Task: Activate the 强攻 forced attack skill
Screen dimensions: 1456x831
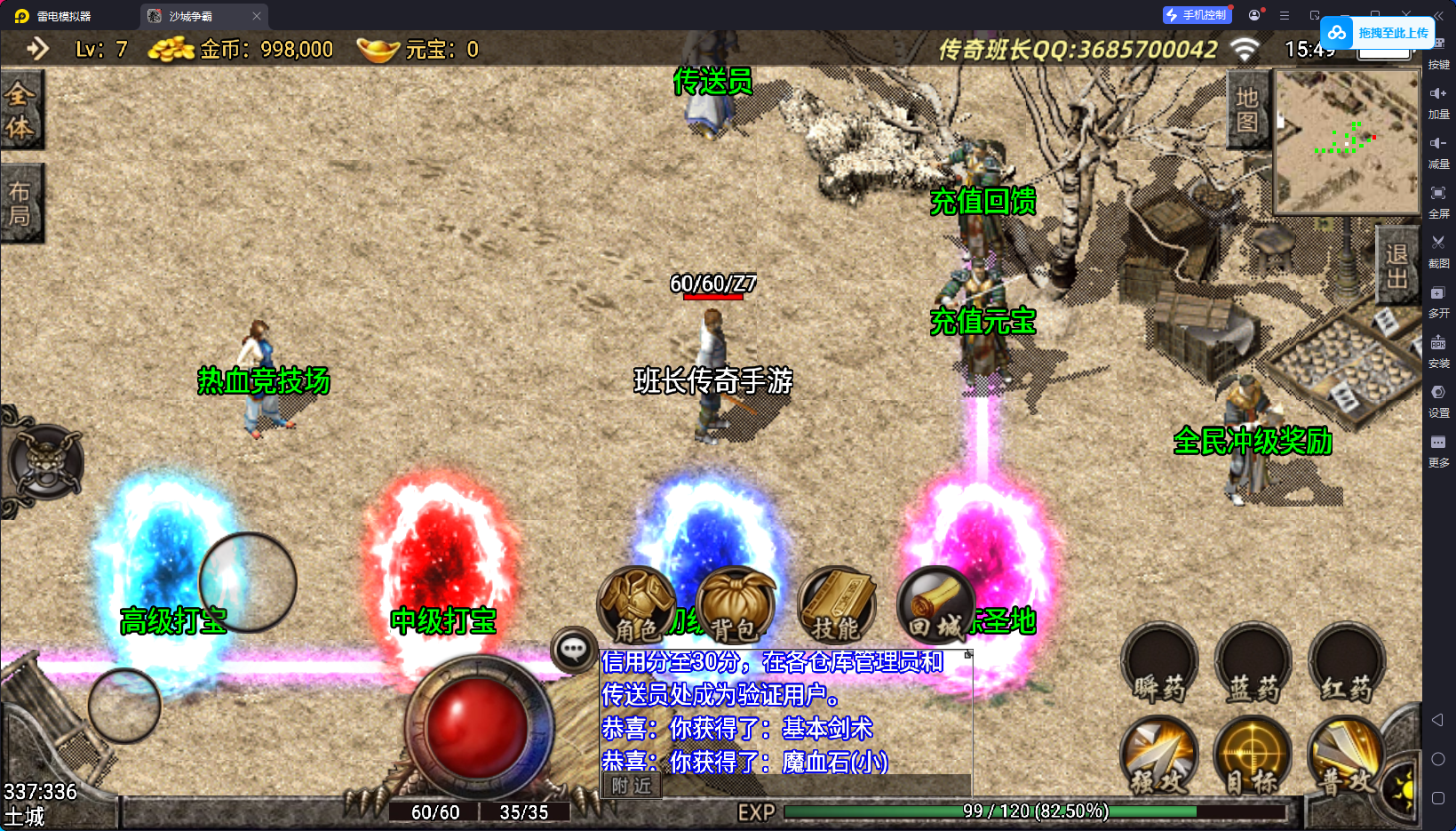Action: pos(1159,755)
